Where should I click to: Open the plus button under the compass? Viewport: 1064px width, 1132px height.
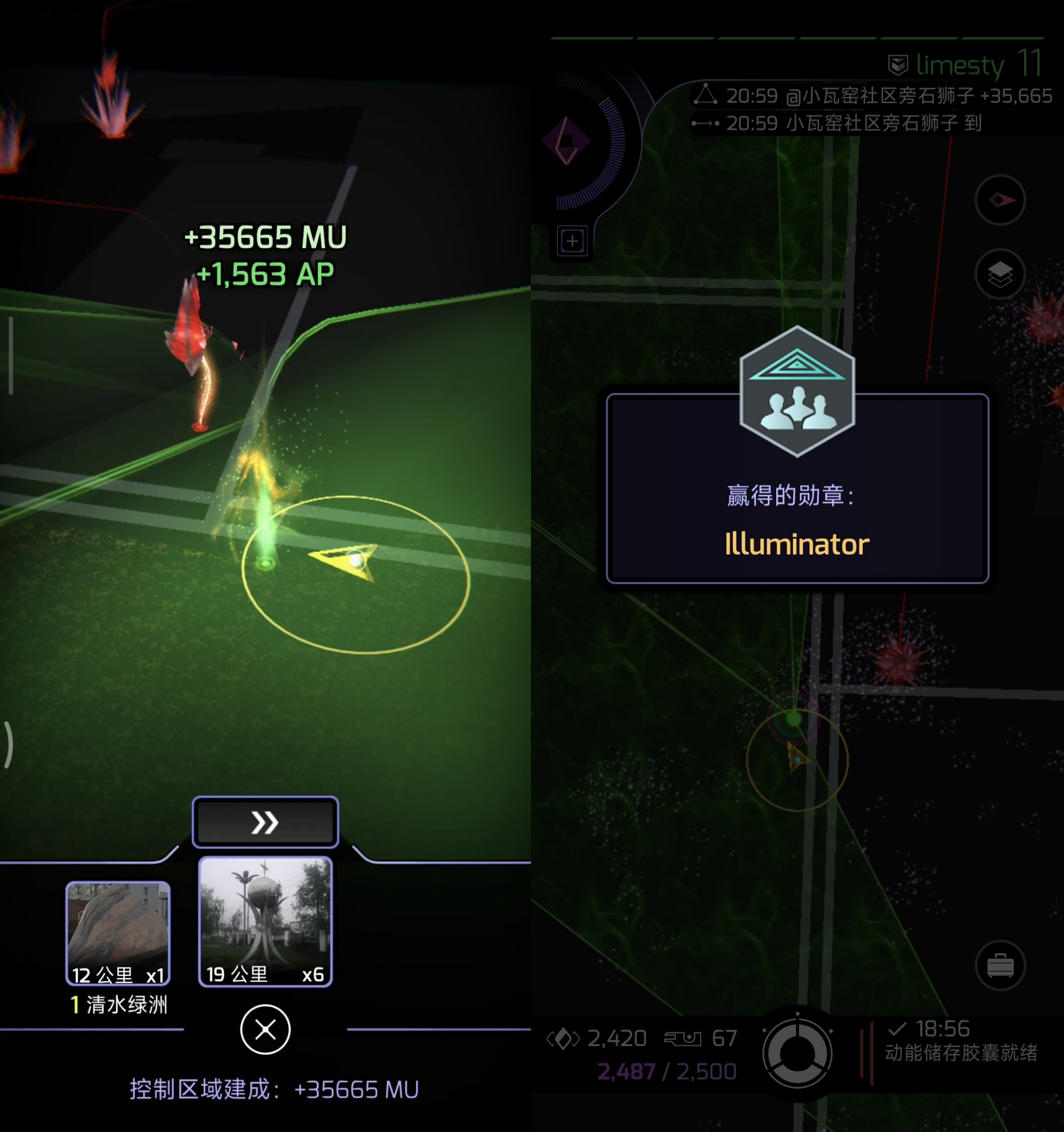coord(572,241)
